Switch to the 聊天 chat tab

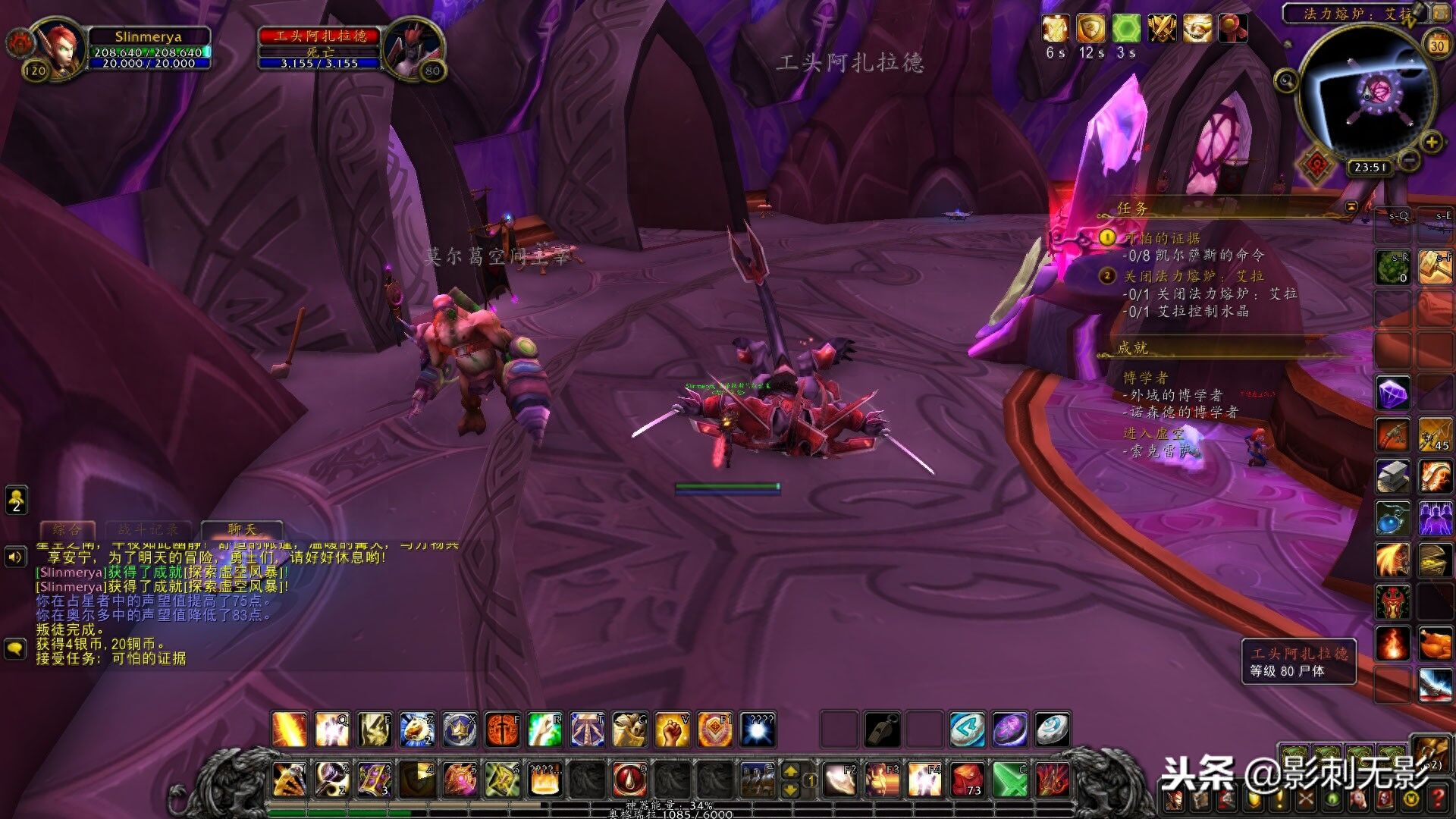pos(242,529)
